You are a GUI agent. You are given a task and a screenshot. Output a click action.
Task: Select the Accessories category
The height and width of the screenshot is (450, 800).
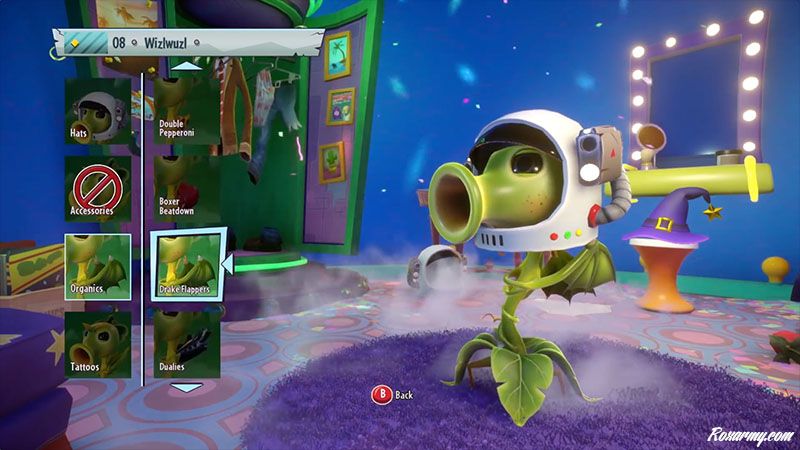pyautogui.click(x=98, y=187)
